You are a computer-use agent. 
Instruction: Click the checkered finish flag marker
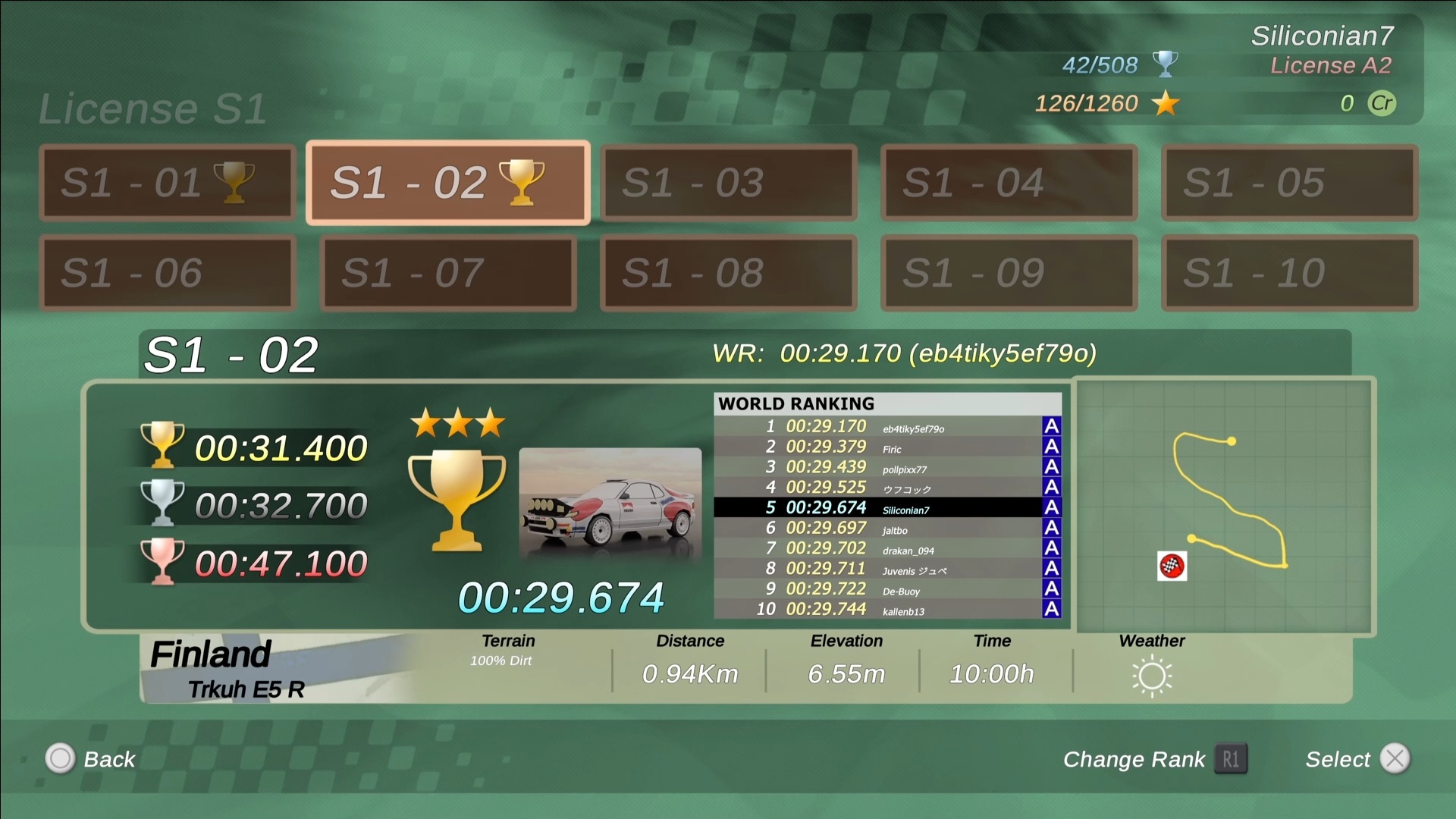pos(1172,566)
